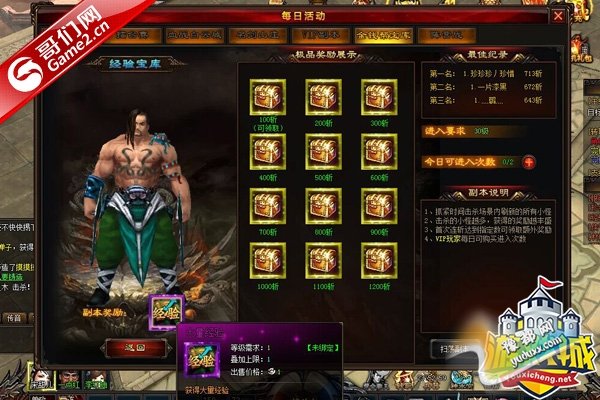The width and height of the screenshot is (600, 400).
Task: Select the 300斩 reward chest
Action: [x=377, y=95]
